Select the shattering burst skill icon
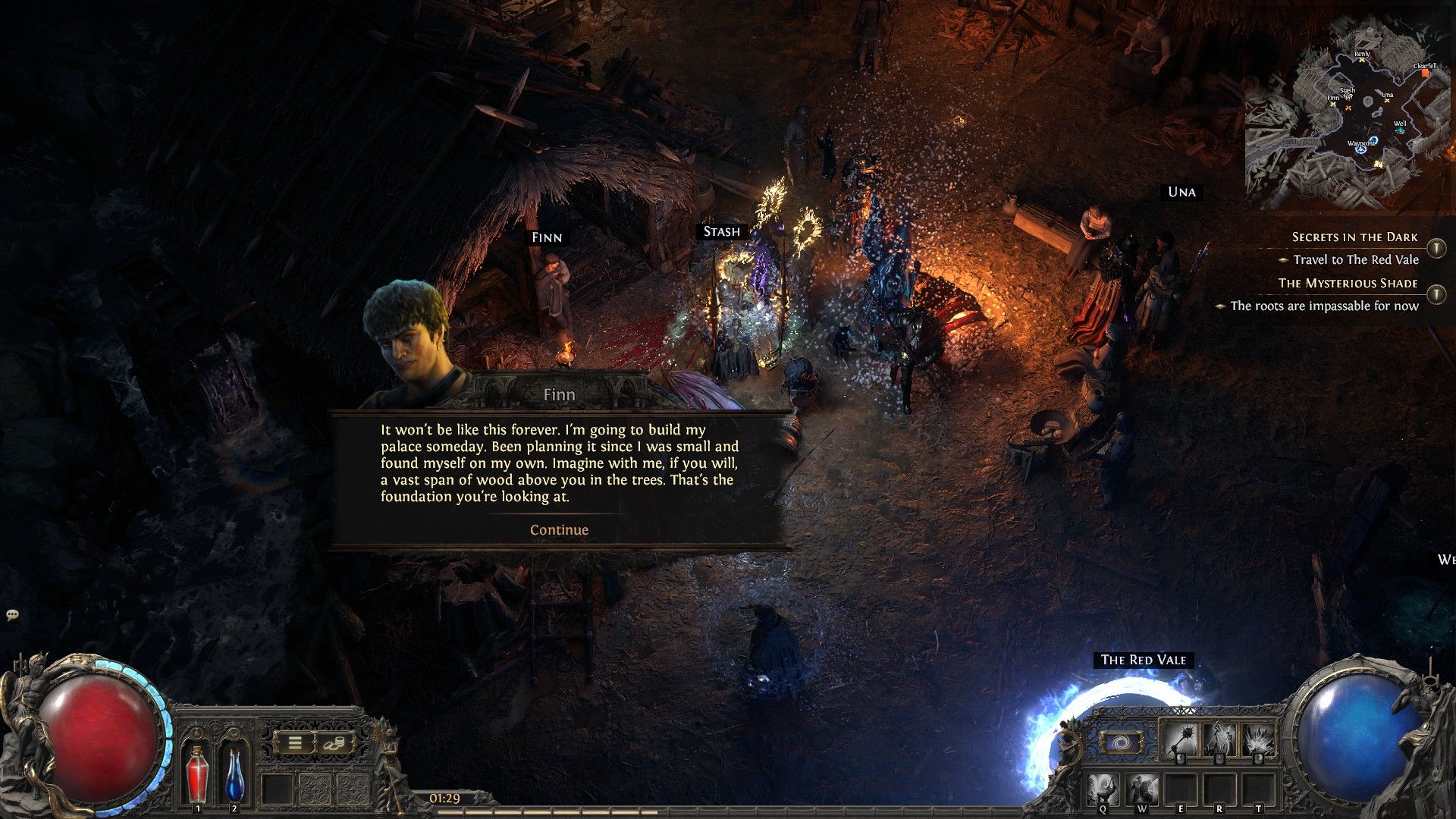 1258,739
